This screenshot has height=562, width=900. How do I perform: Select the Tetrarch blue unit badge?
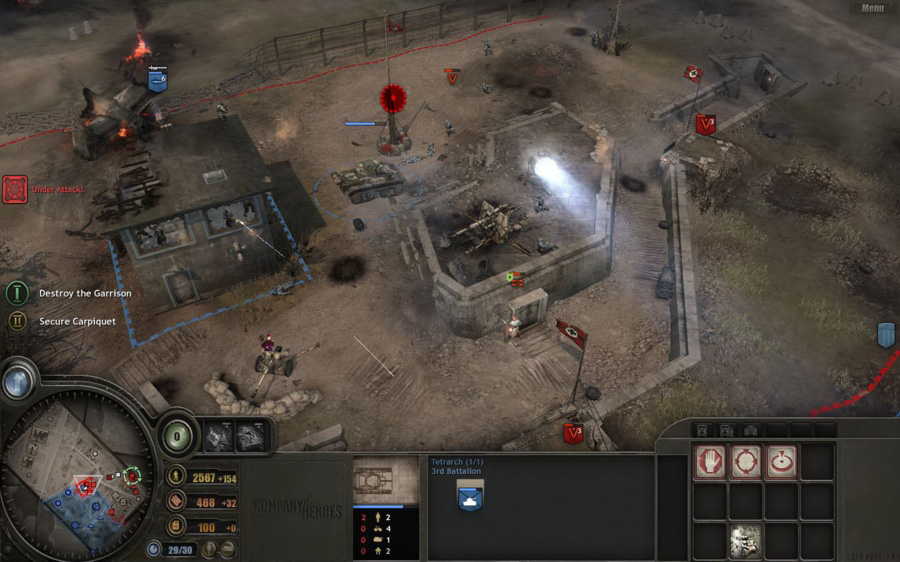[471, 496]
